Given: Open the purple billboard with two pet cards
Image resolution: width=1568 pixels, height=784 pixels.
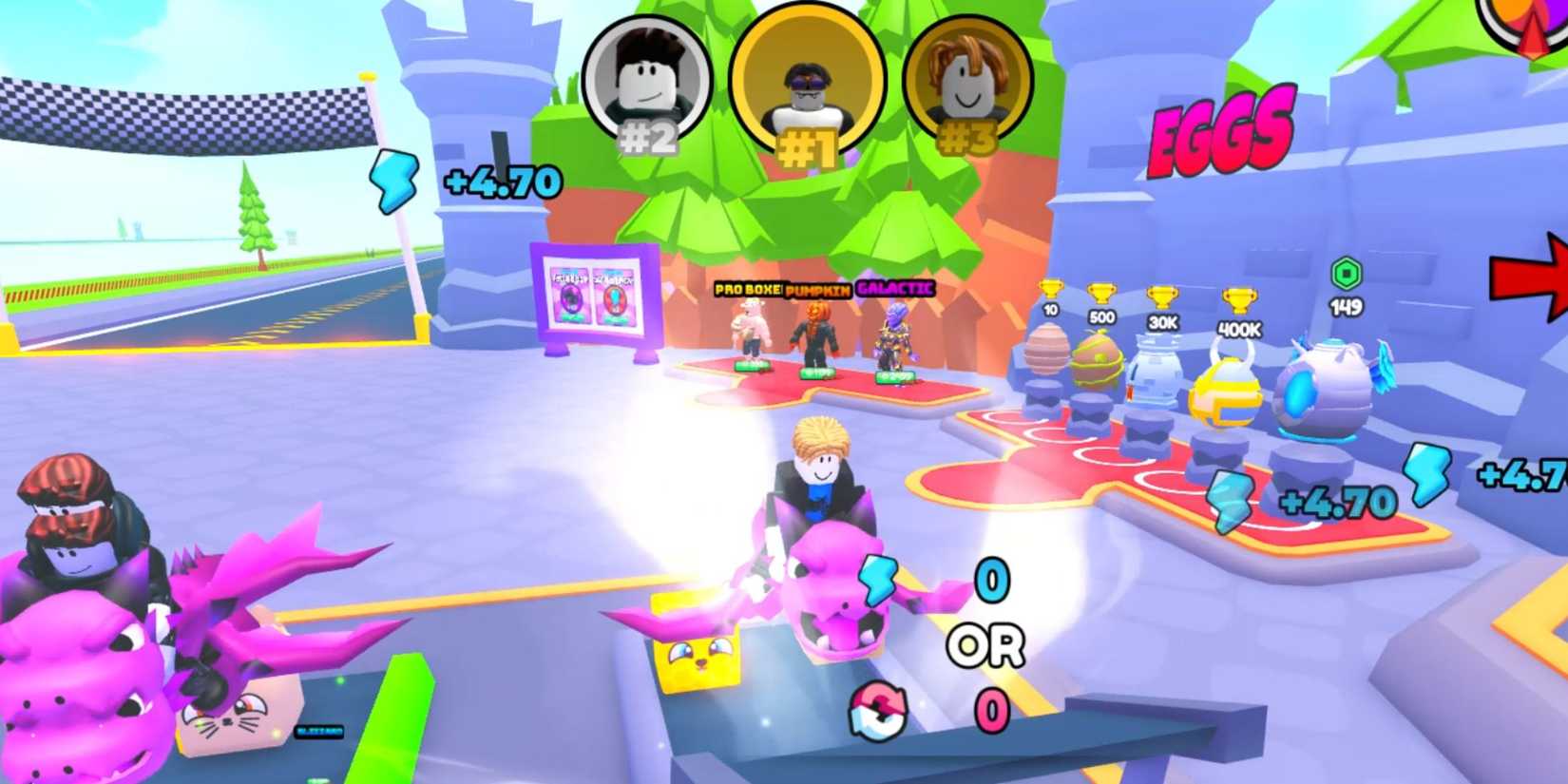Looking at the screenshot, I should tap(594, 295).
